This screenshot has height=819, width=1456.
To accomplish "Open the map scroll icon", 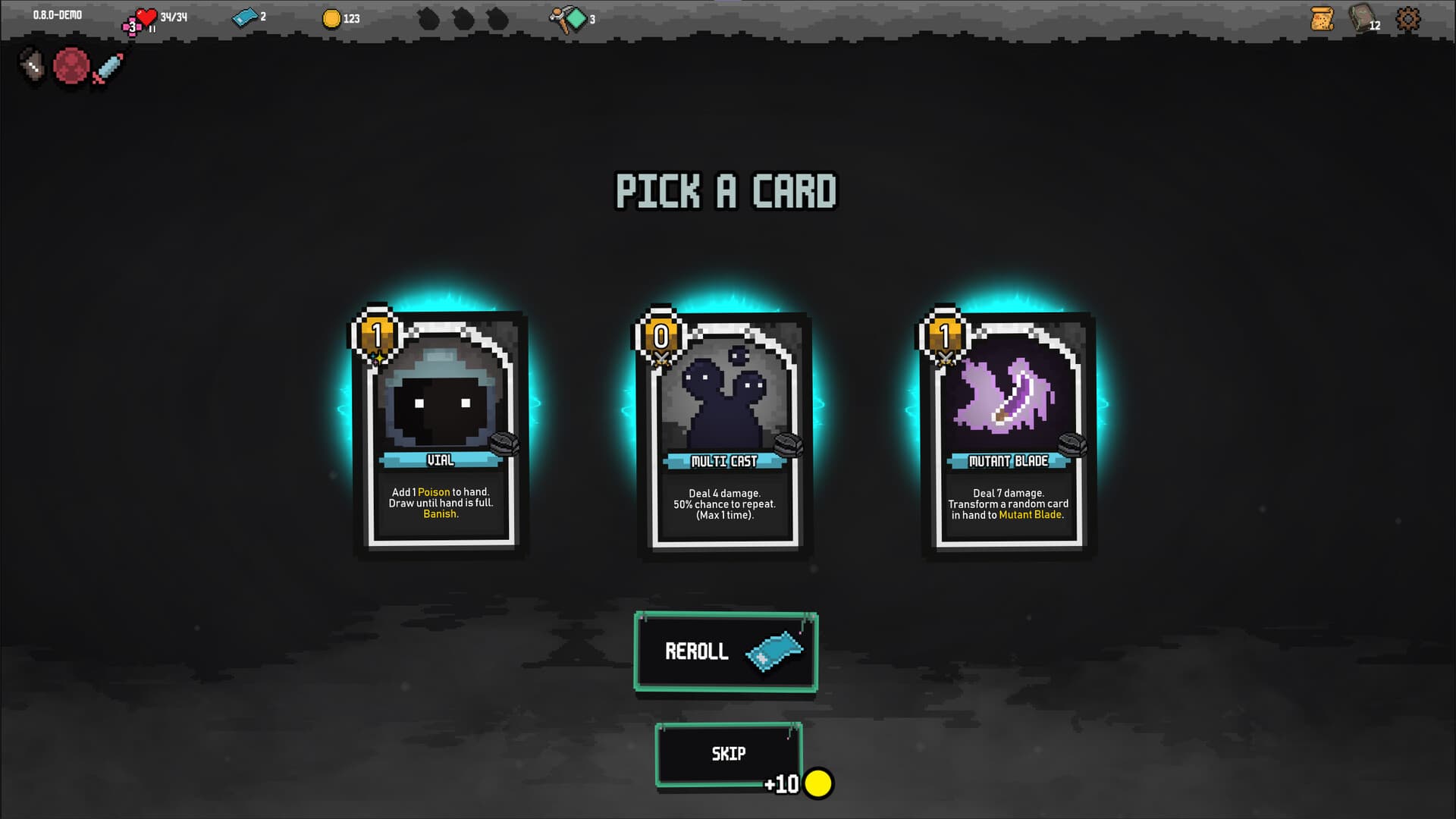I will (x=1320, y=19).
